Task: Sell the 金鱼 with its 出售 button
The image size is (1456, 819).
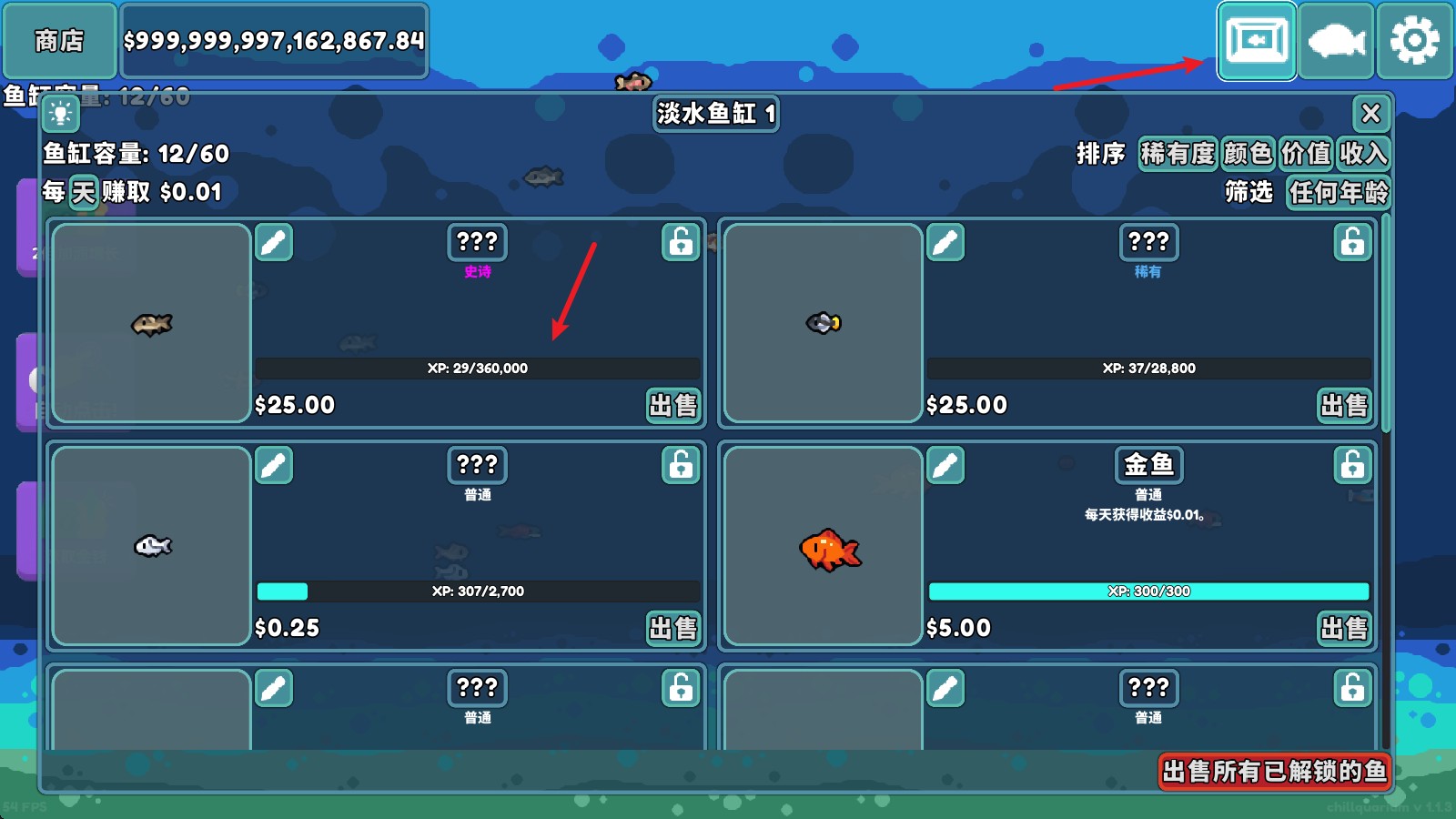Action: point(1344,628)
